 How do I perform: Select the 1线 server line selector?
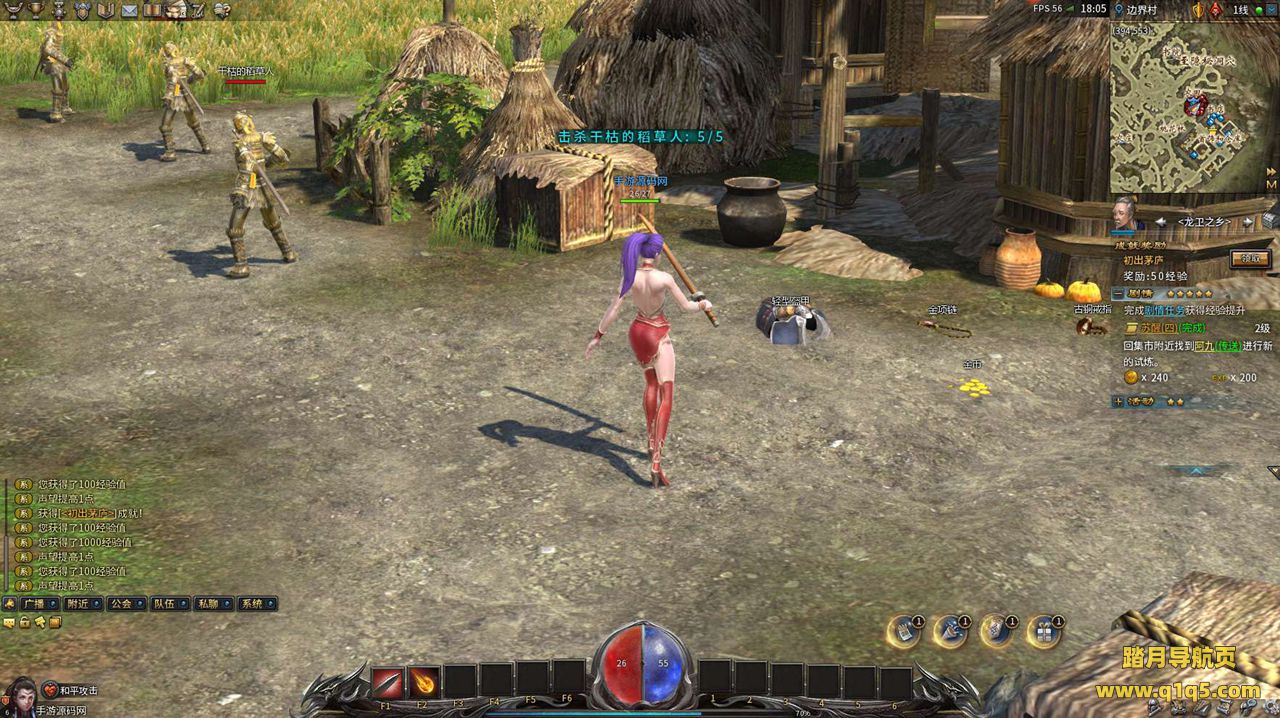(1240, 9)
